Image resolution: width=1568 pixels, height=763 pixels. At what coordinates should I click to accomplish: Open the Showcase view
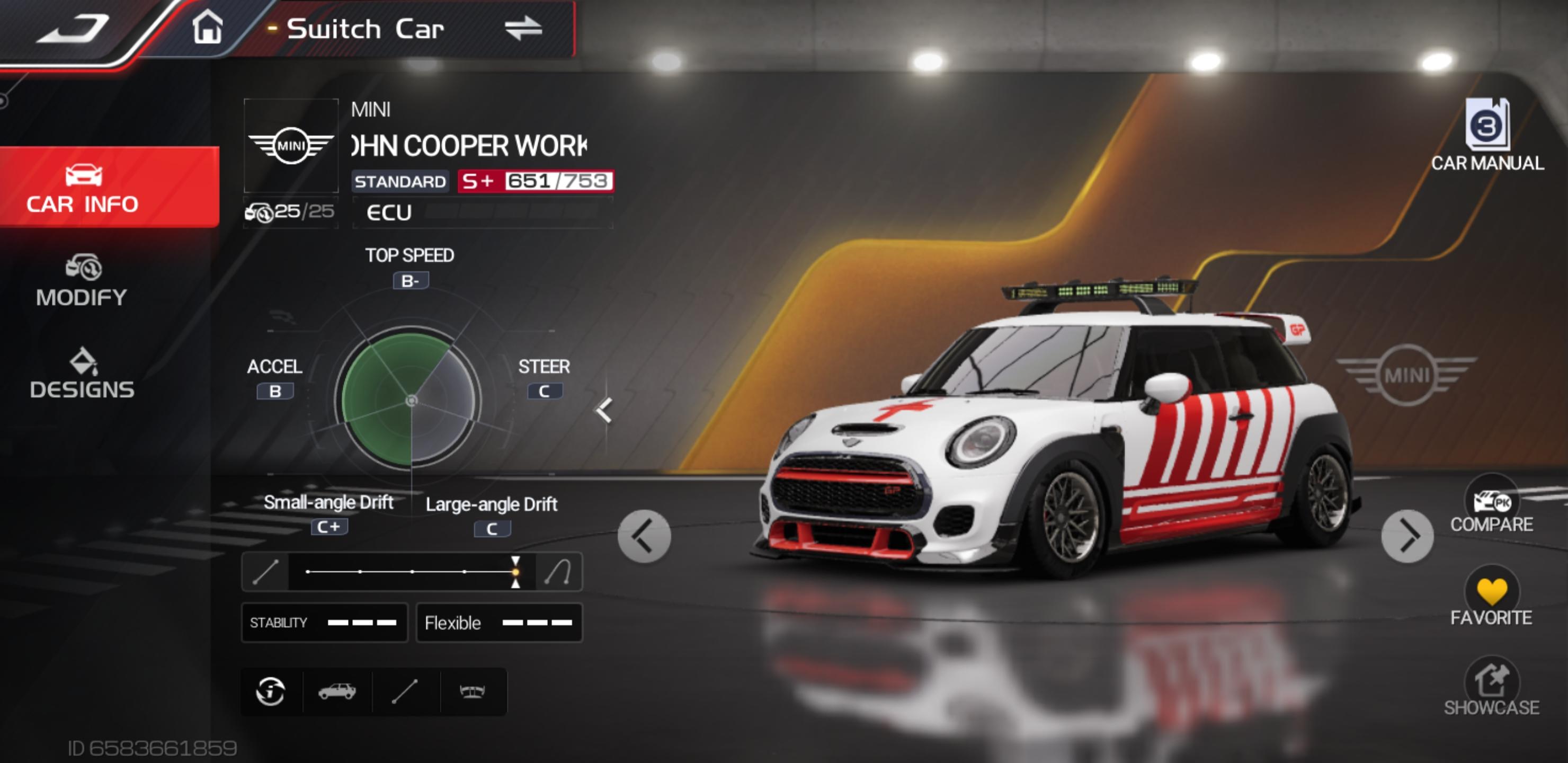coord(1491,687)
